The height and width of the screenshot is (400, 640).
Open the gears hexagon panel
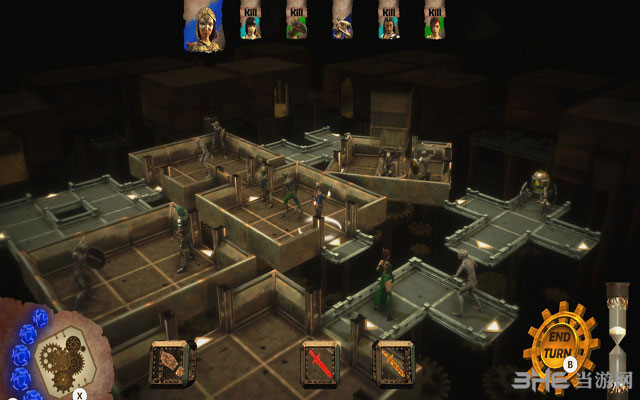[59, 349]
